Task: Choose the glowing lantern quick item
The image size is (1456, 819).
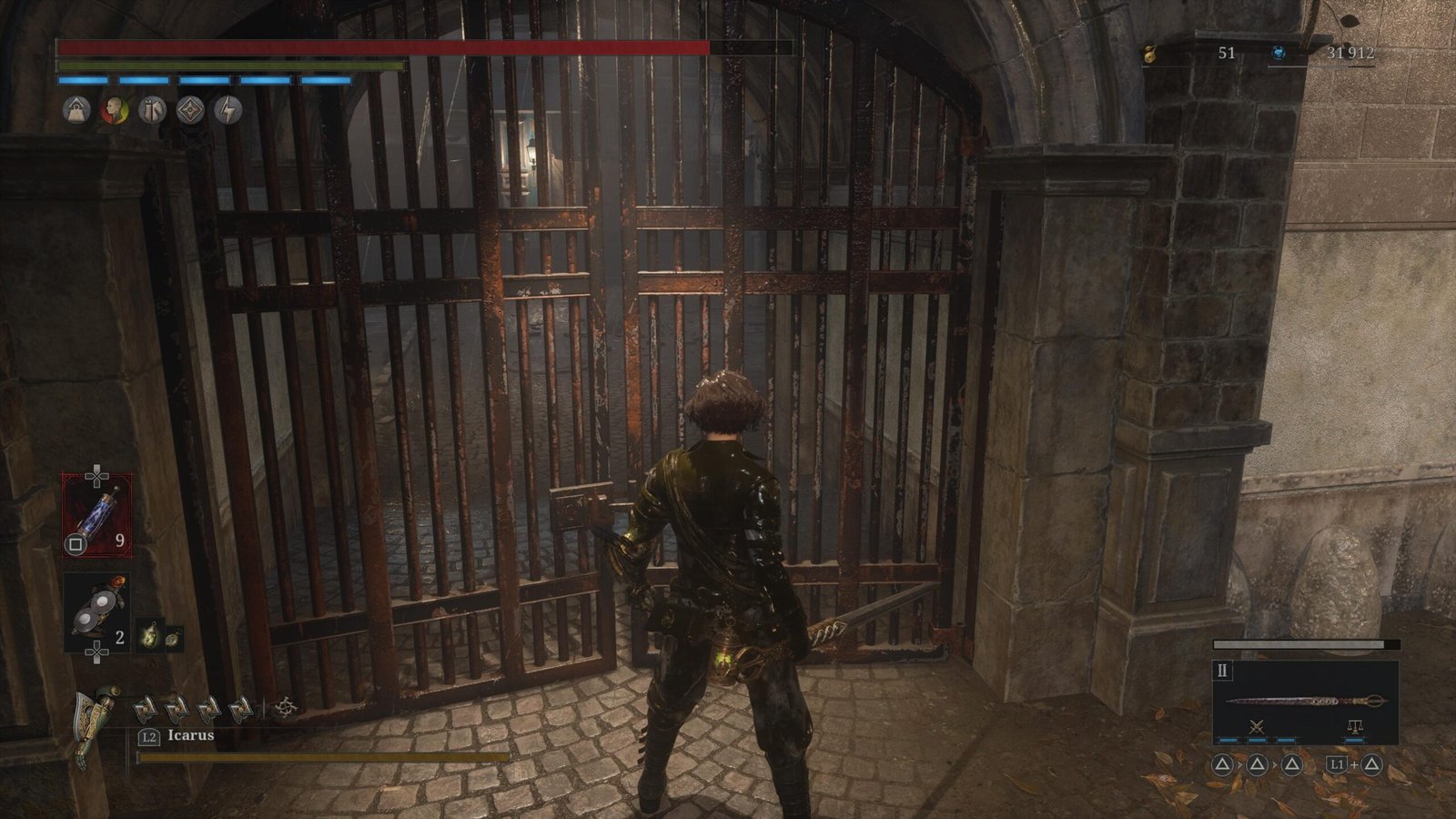Action: [x=149, y=636]
